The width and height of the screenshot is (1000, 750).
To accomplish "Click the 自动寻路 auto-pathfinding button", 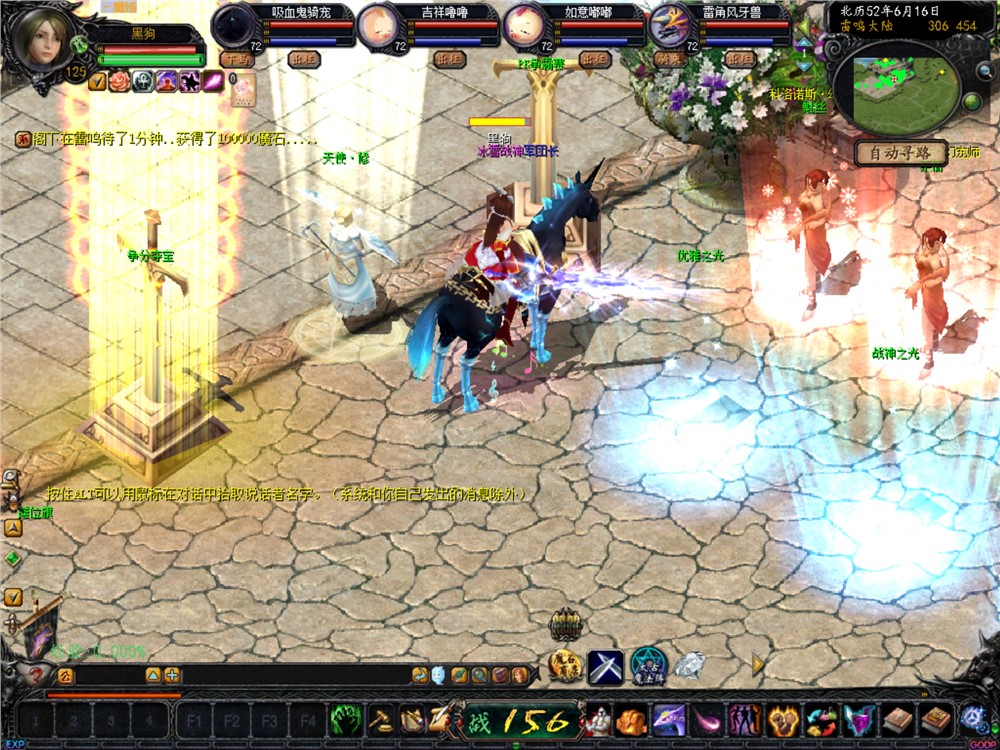I will [x=900, y=153].
